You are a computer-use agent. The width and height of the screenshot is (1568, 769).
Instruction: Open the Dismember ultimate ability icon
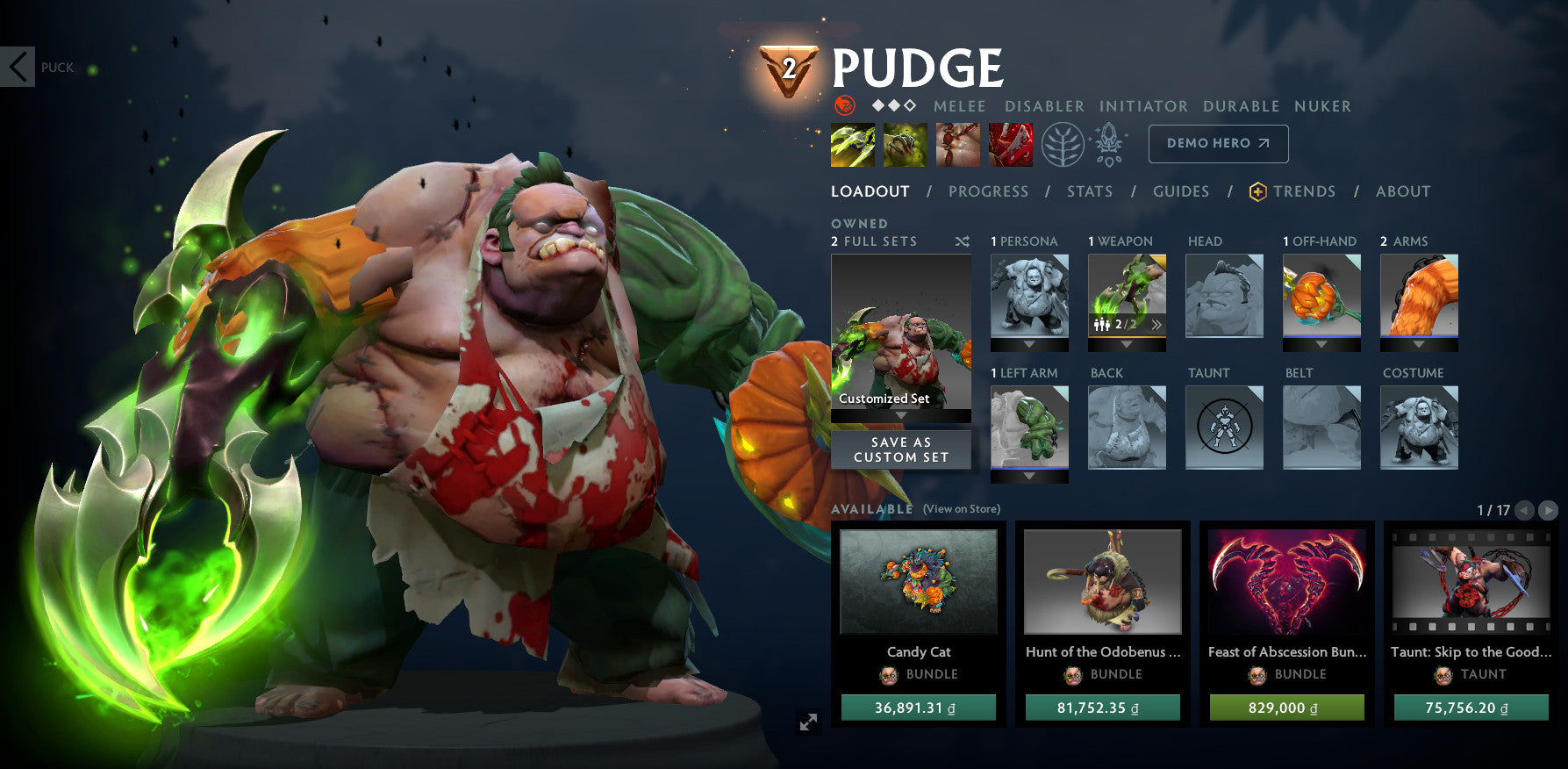pos(1010,145)
